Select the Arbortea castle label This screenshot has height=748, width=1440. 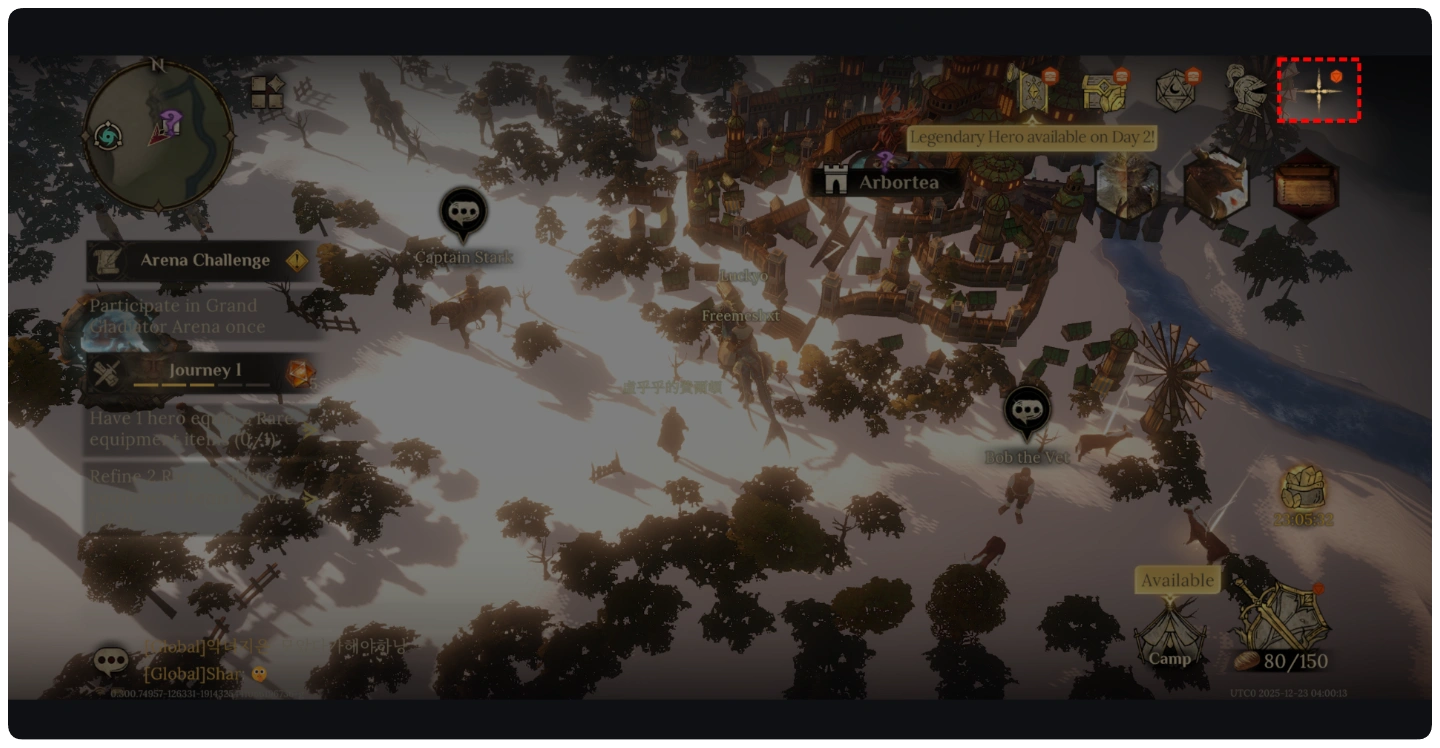886,182
